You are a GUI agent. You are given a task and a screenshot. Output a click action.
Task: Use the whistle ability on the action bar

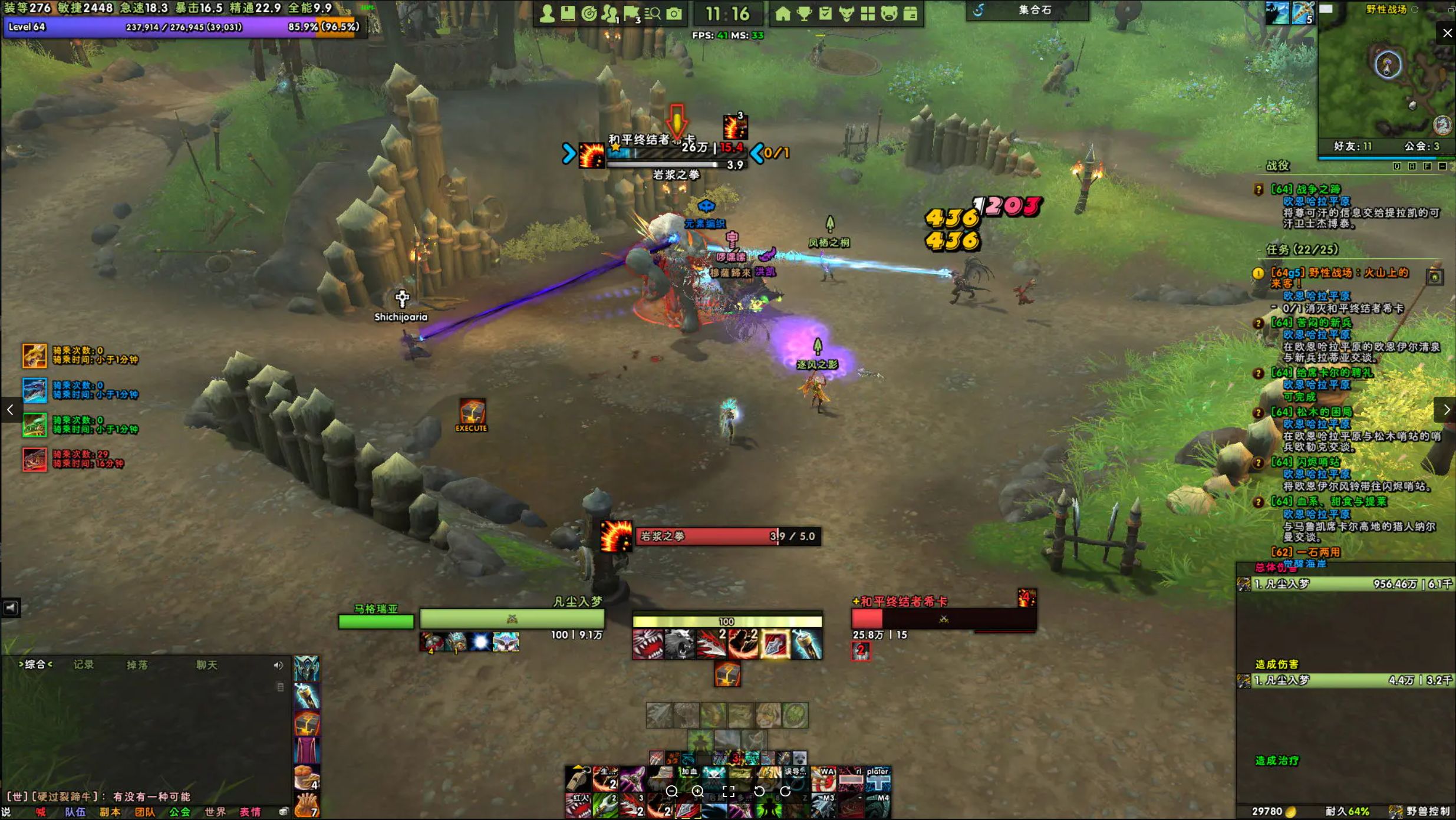click(578, 779)
